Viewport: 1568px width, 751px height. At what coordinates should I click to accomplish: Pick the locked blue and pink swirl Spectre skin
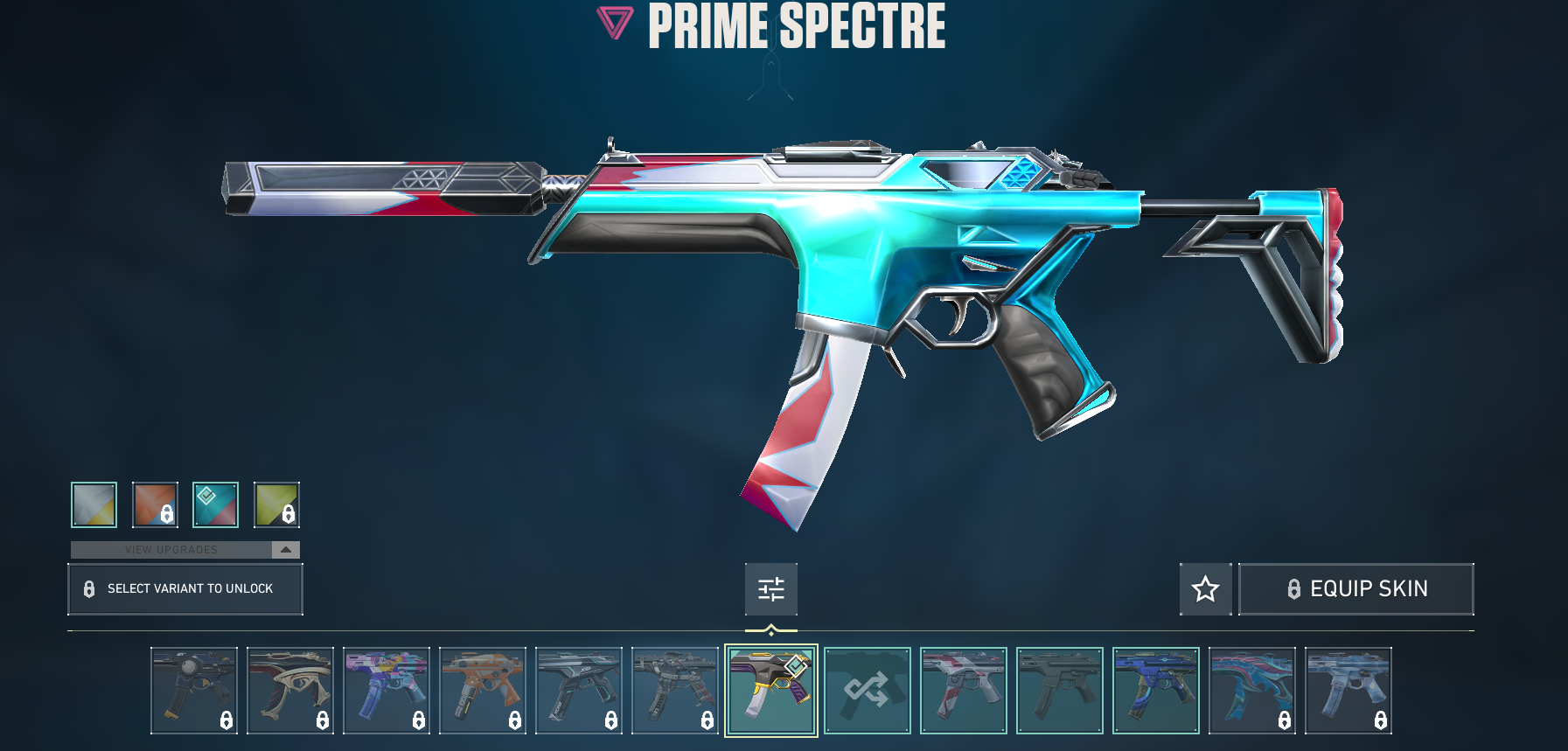pyautogui.click(x=1251, y=690)
